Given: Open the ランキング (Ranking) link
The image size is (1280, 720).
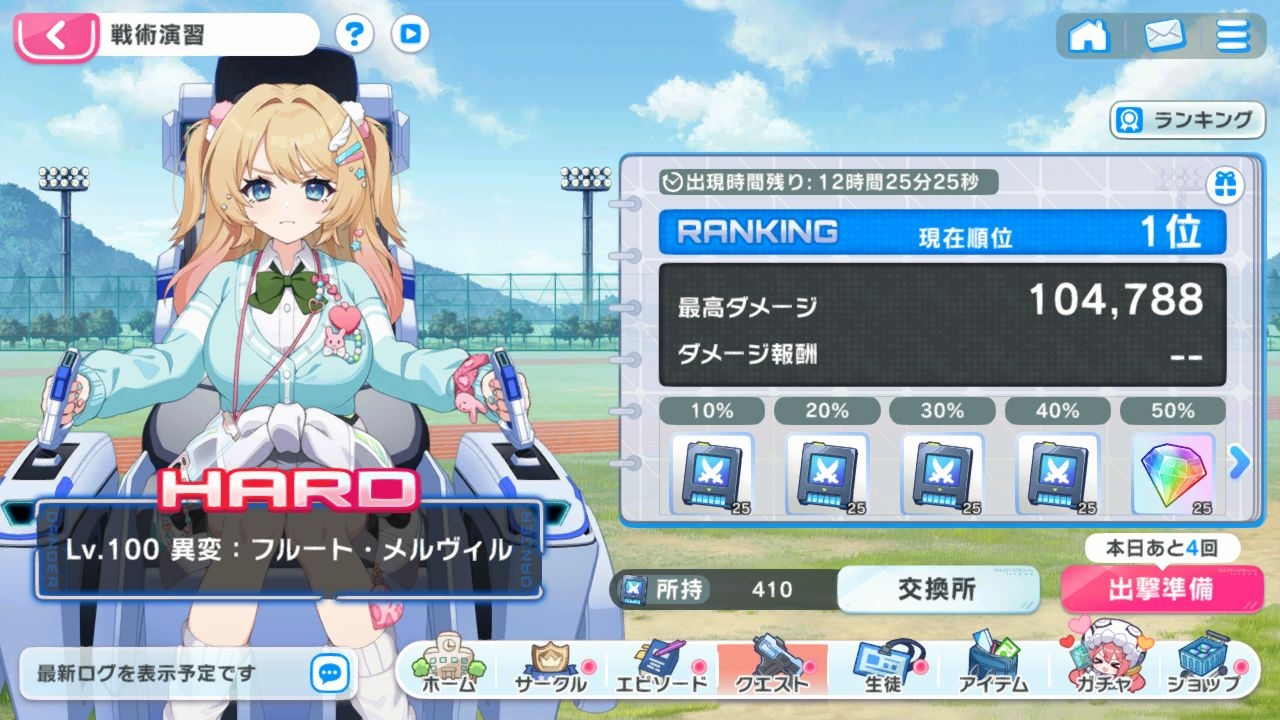Looking at the screenshot, I should click(1186, 120).
